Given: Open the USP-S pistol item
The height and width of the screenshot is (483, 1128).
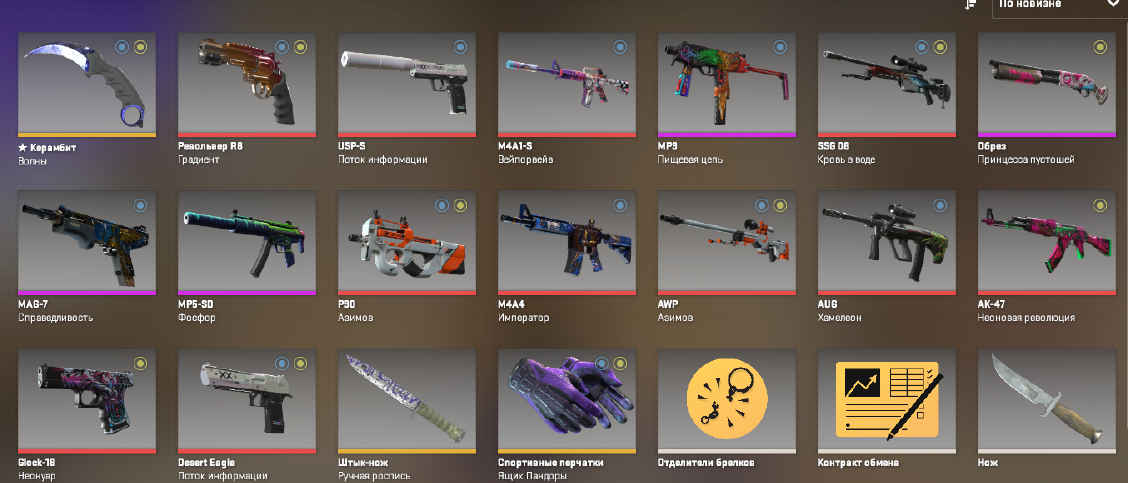Looking at the screenshot, I should coord(407,83).
